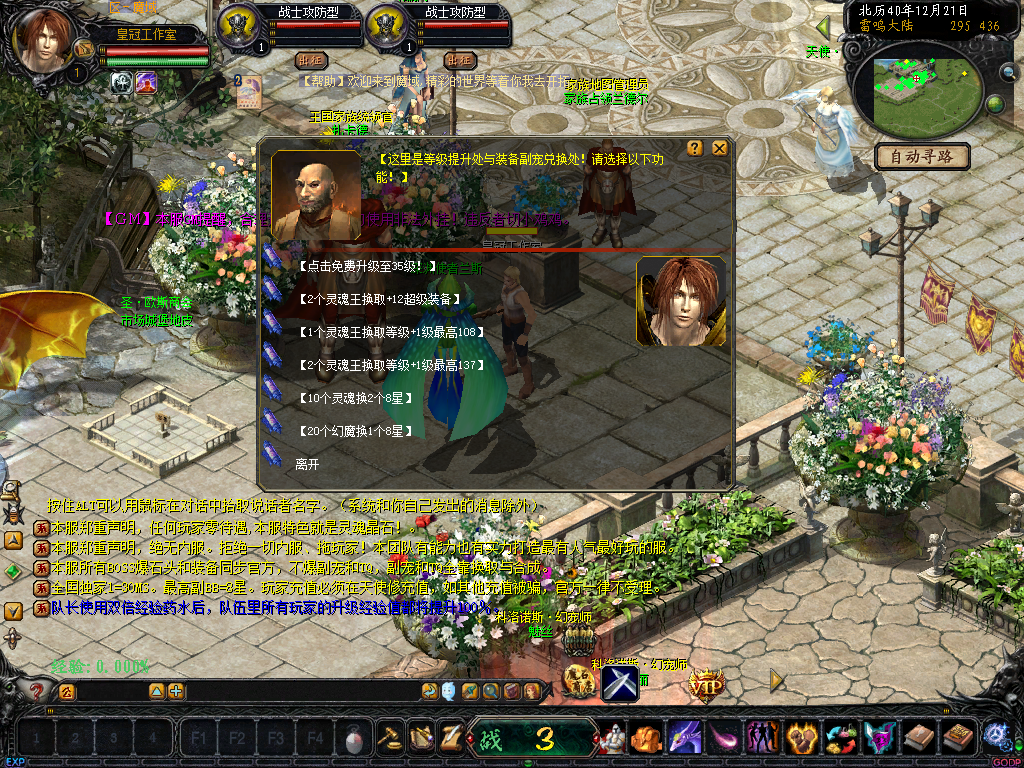Close the NPC dialogue window

[719, 149]
